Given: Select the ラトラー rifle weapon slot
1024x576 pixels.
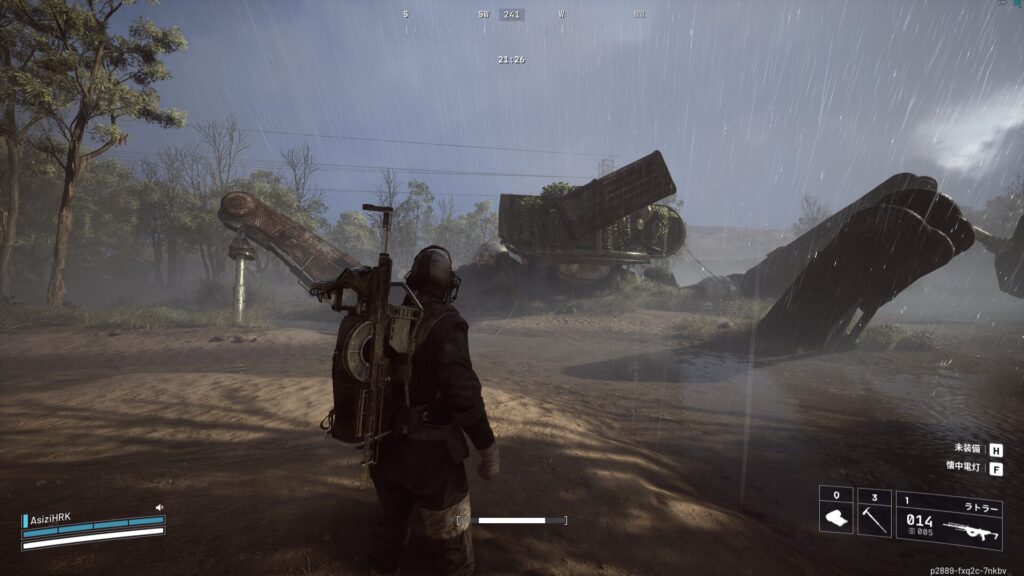Looking at the screenshot, I should tap(948, 520).
